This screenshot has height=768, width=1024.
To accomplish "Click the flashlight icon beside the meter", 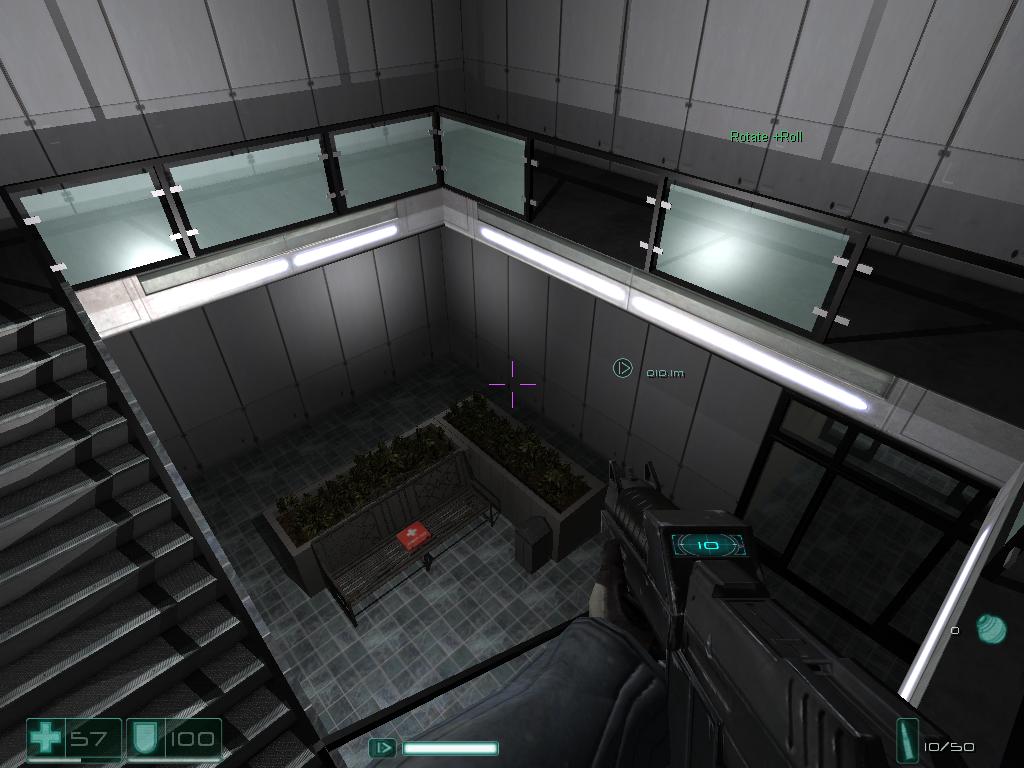I will (382, 747).
